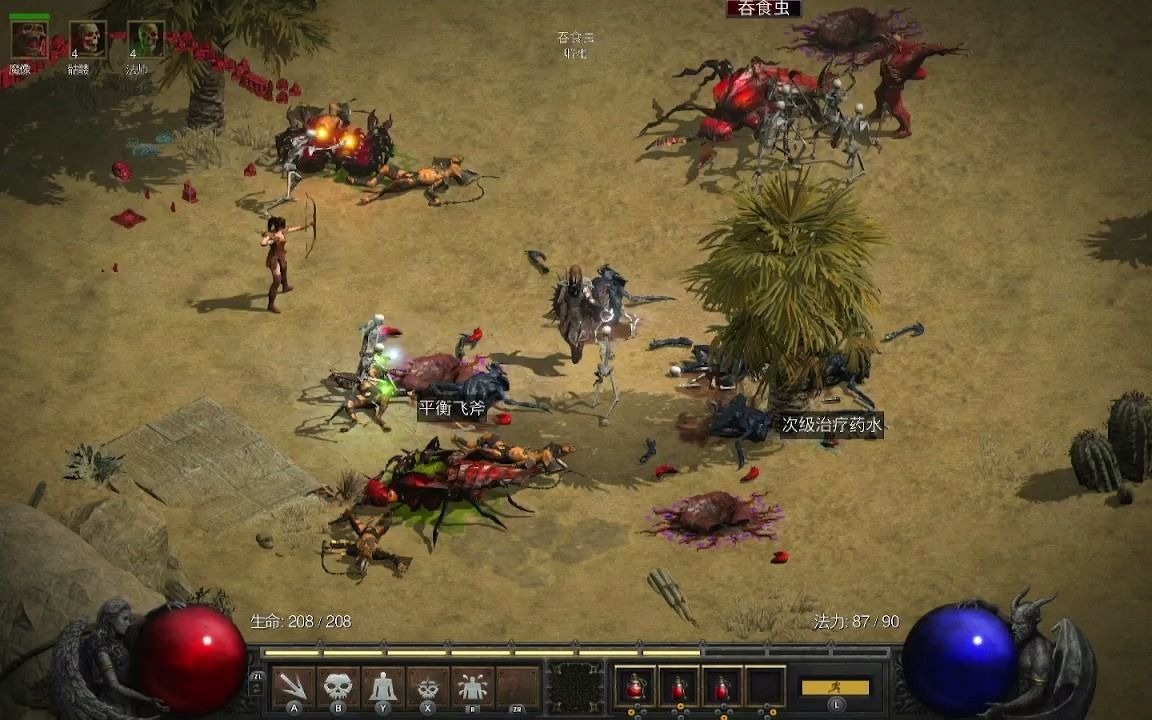
Task: Choose the standing figure skill icon
Action: tap(383, 686)
